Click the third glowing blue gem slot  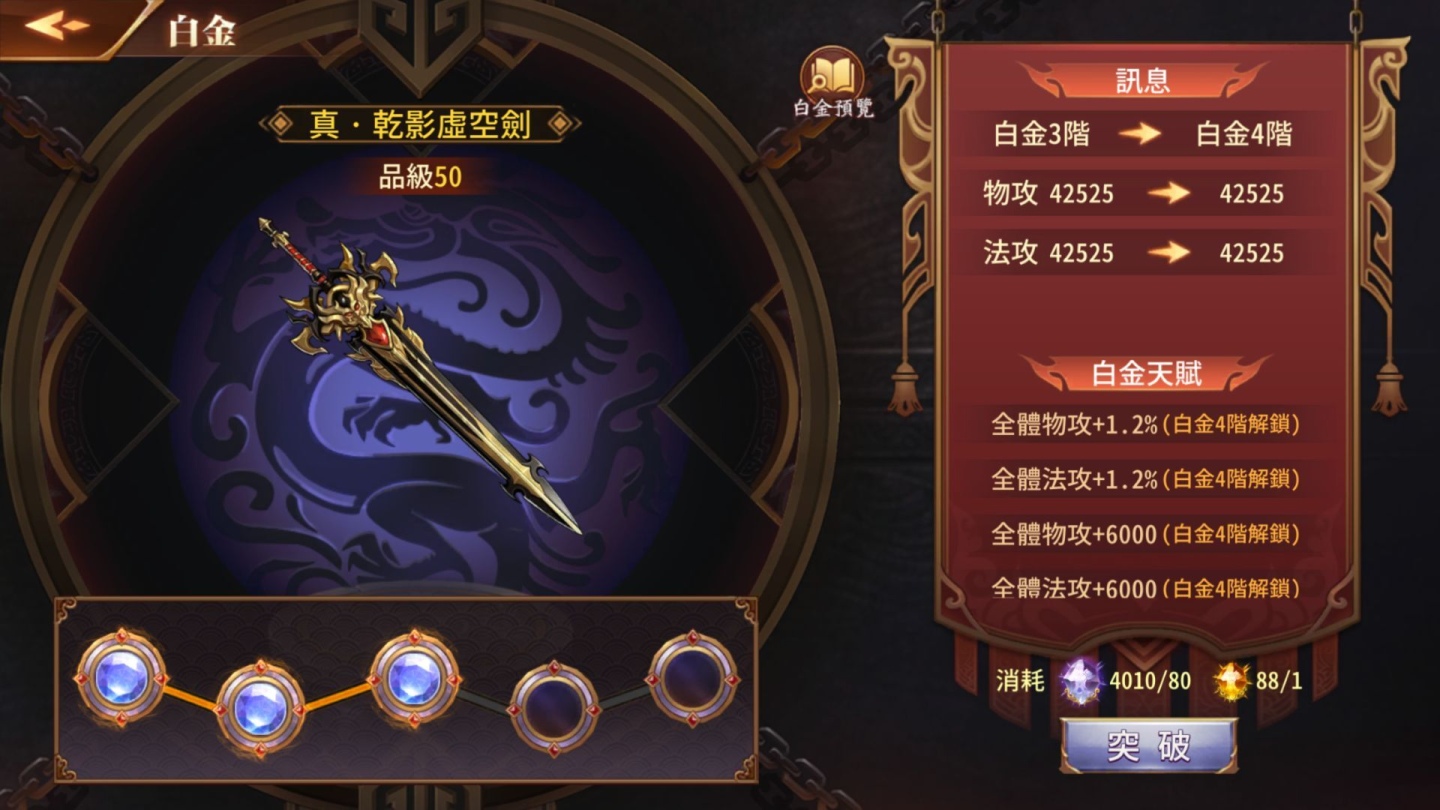click(418, 680)
